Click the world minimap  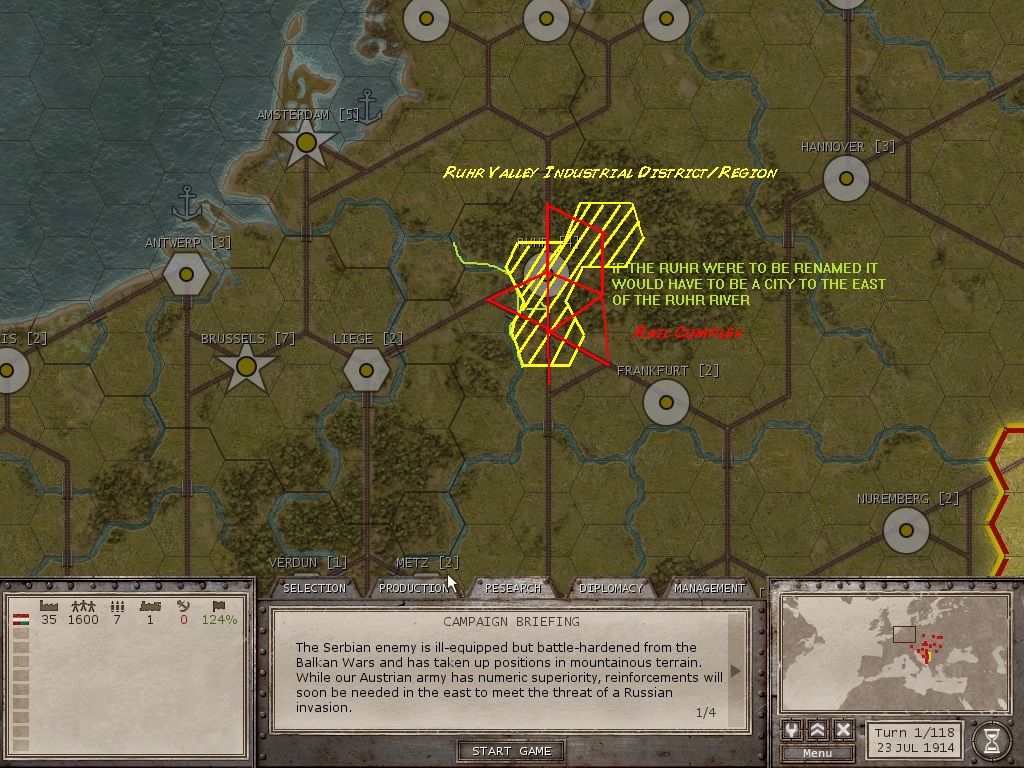tap(891, 650)
